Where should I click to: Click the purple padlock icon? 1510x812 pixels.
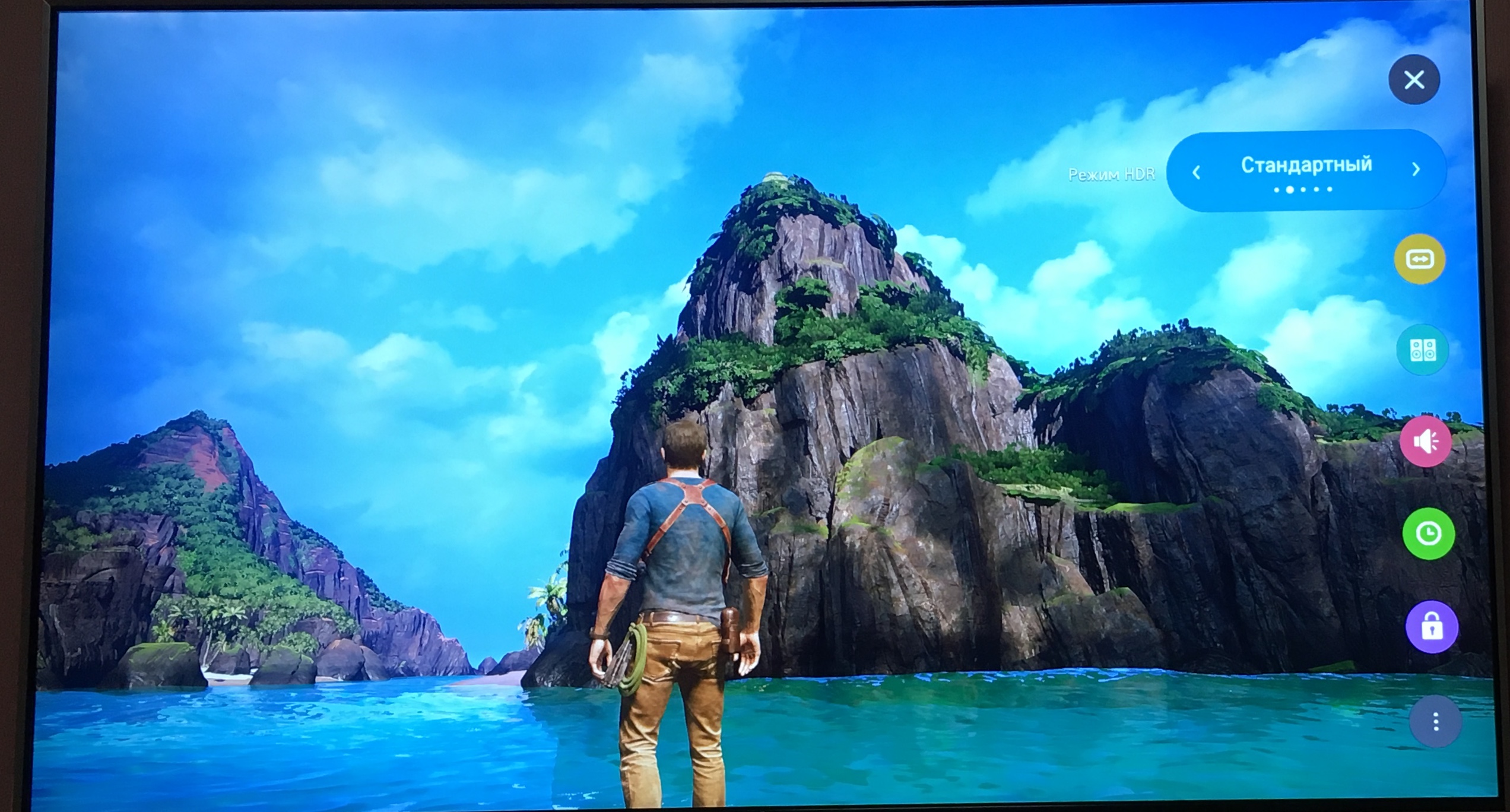[1432, 627]
